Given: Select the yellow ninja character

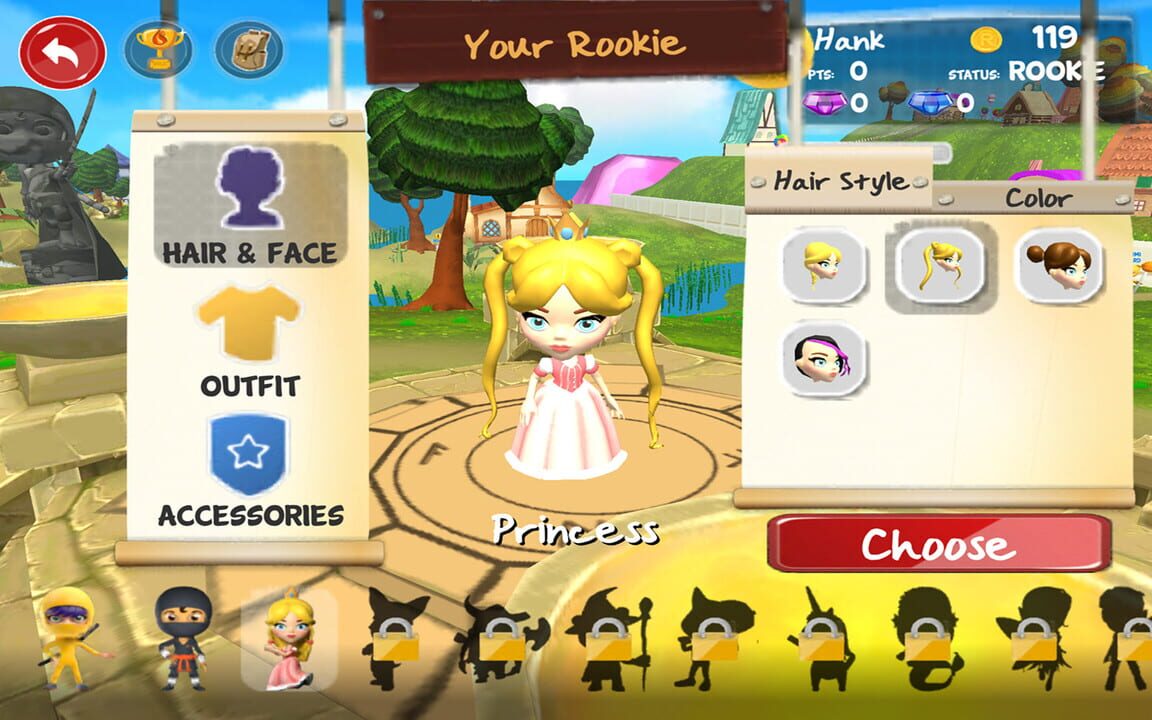Looking at the screenshot, I should point(72,638).
